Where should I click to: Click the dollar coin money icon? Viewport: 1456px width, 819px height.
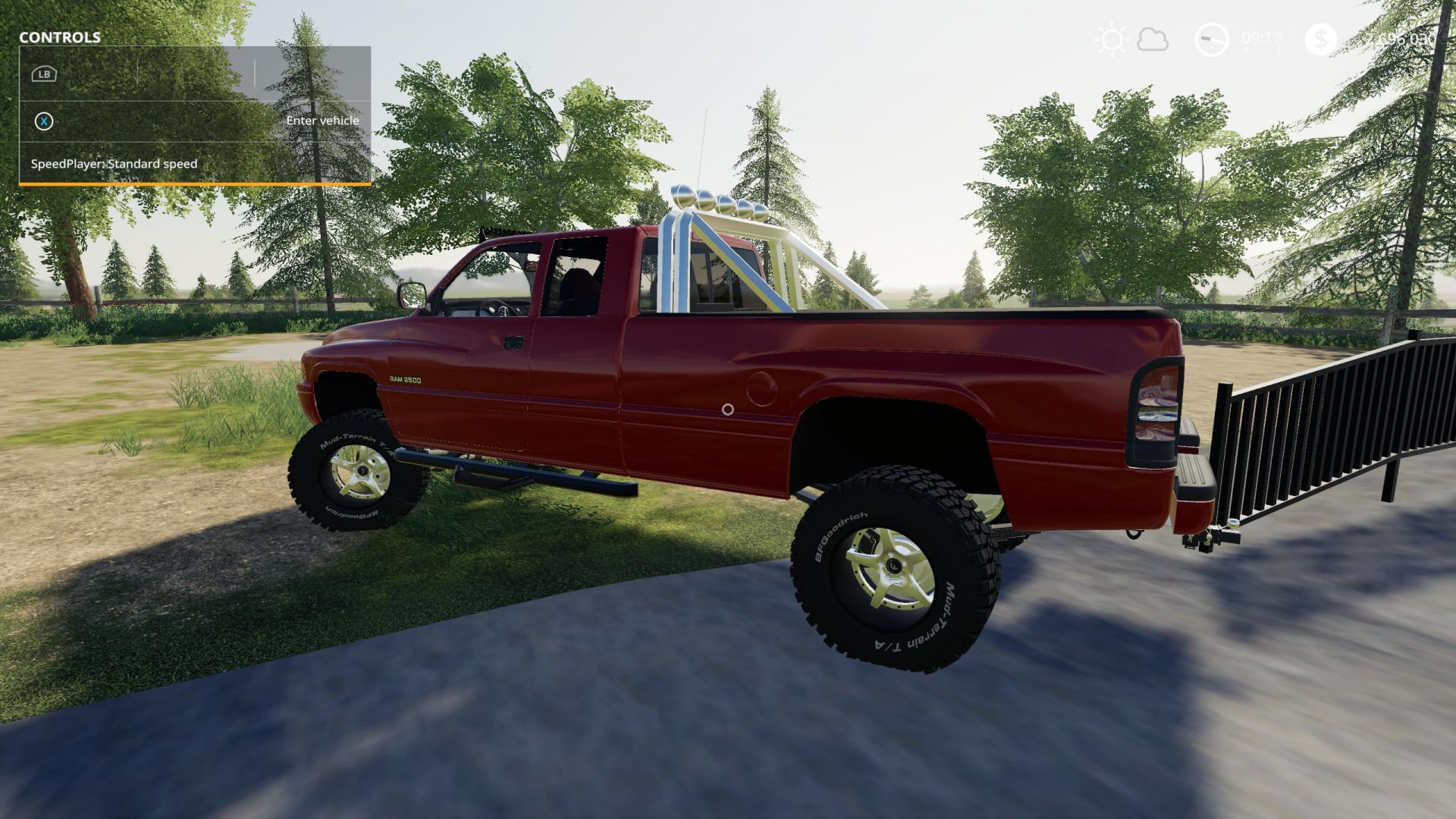coord(1322,39)
